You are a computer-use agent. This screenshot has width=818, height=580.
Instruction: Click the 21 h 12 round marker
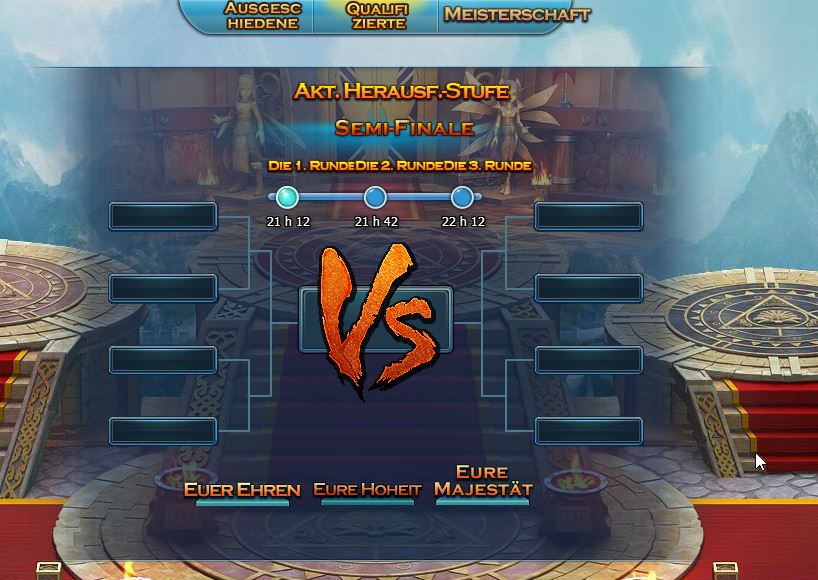pos(288,197)
